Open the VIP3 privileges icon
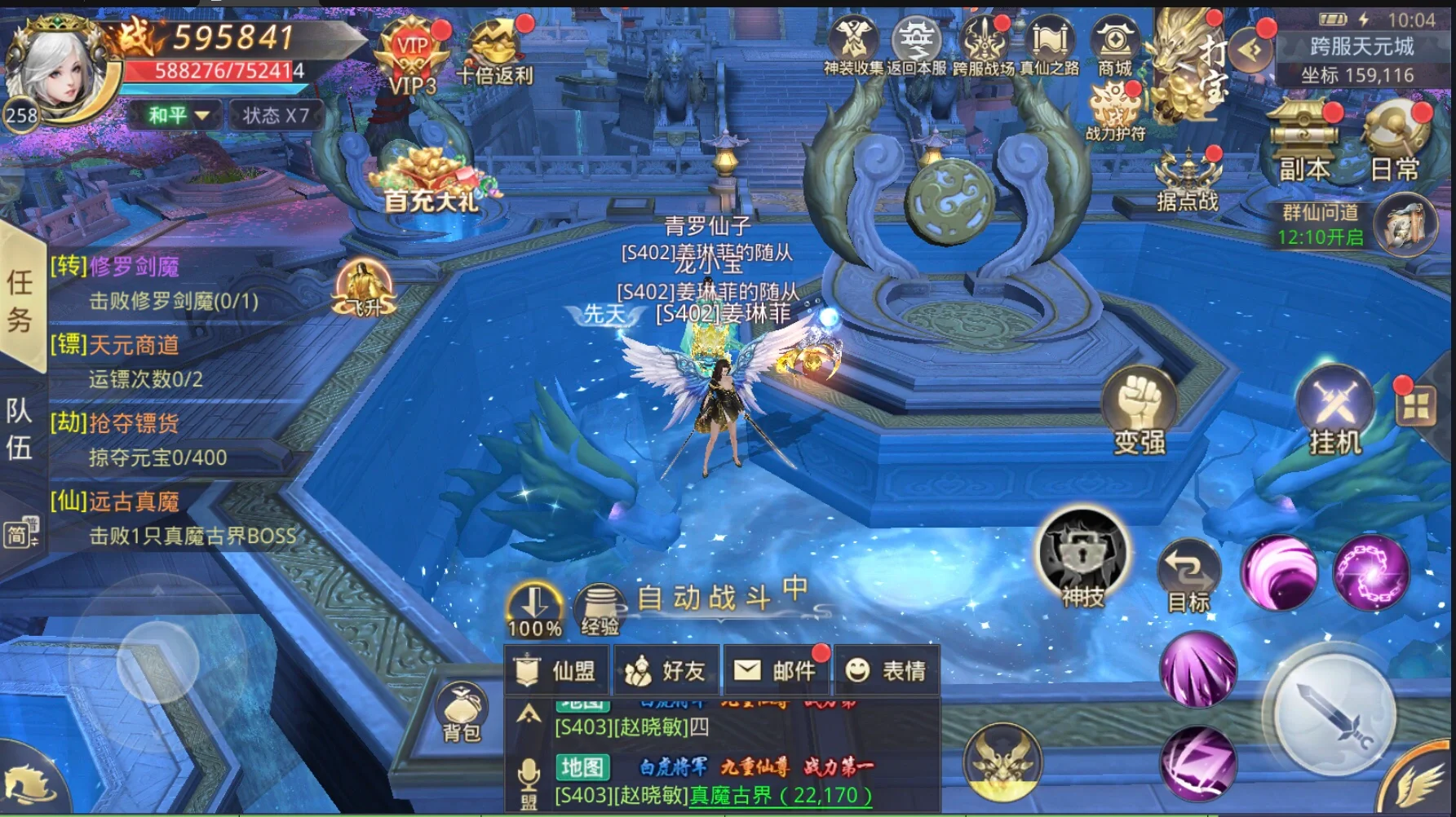This screenshot has width=1456, height=817. (x=412, y=59)
